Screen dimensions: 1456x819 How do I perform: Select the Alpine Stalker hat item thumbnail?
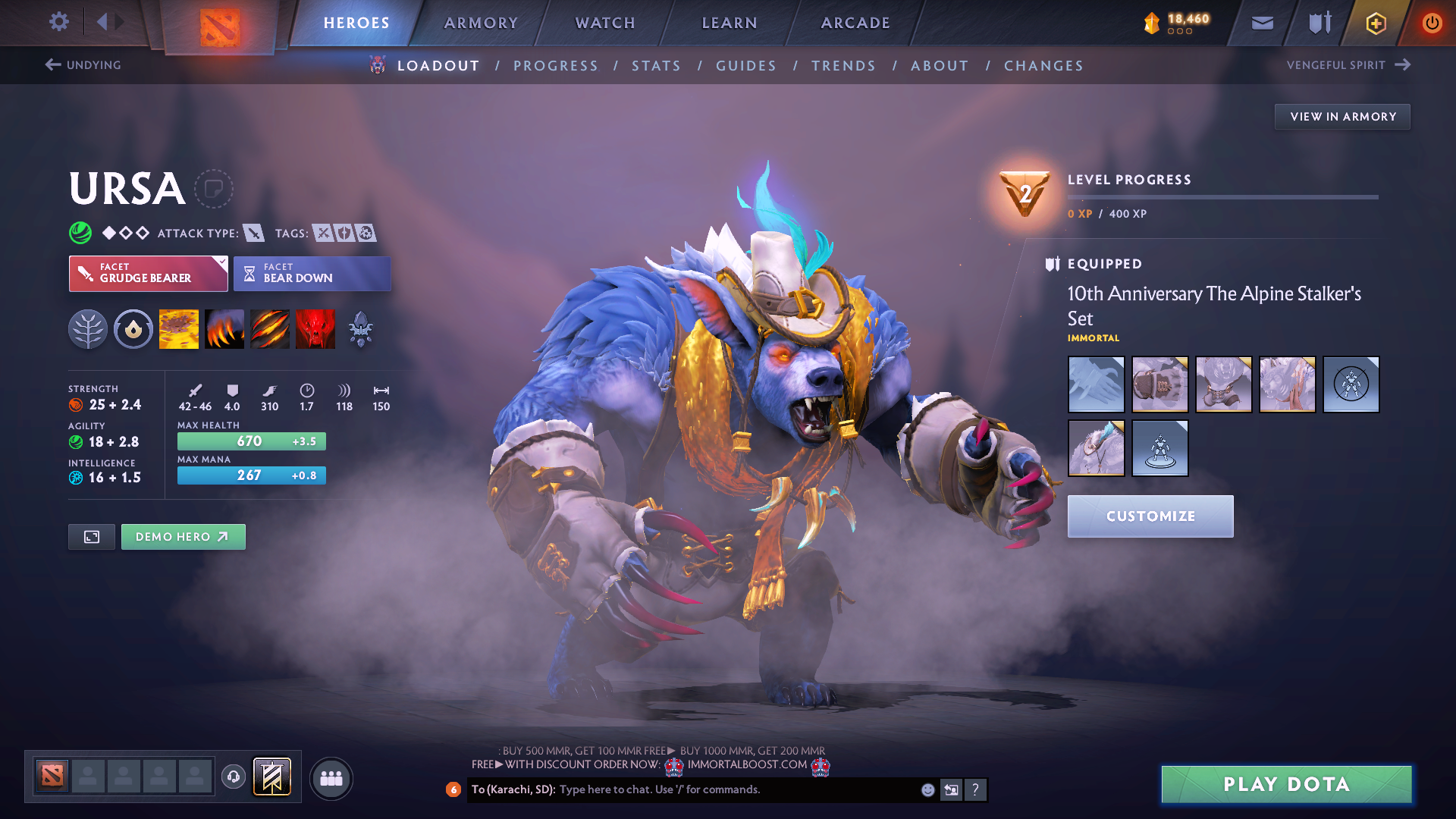coord(1096,448)
